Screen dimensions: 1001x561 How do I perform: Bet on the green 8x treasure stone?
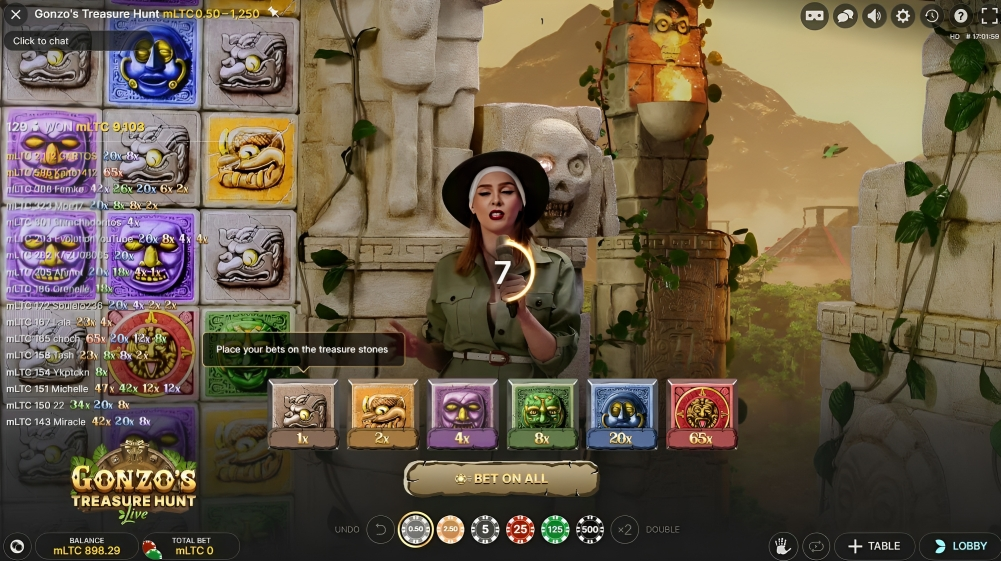click(x=542, y=413)
